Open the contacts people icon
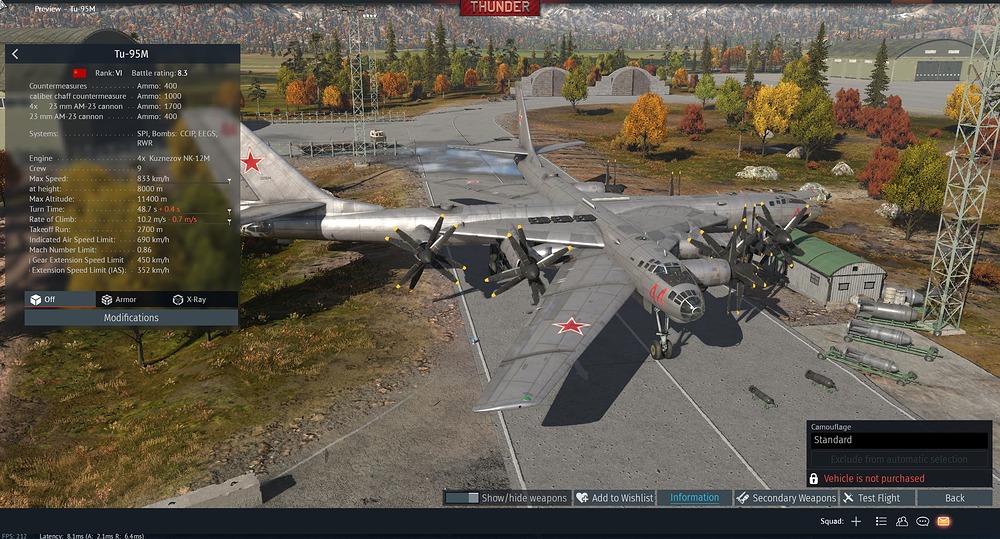 [902, 521]
